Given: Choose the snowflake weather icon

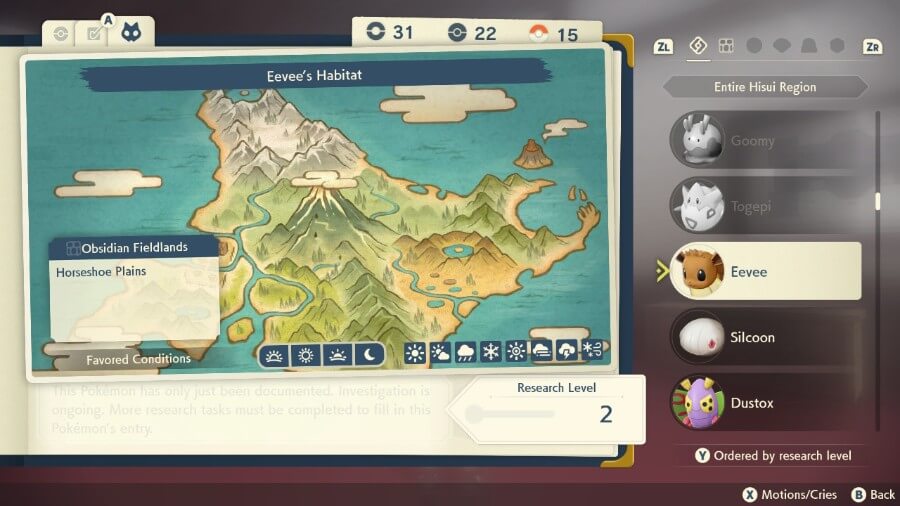Looking at the screenshot, I should [x=491, y=352].
